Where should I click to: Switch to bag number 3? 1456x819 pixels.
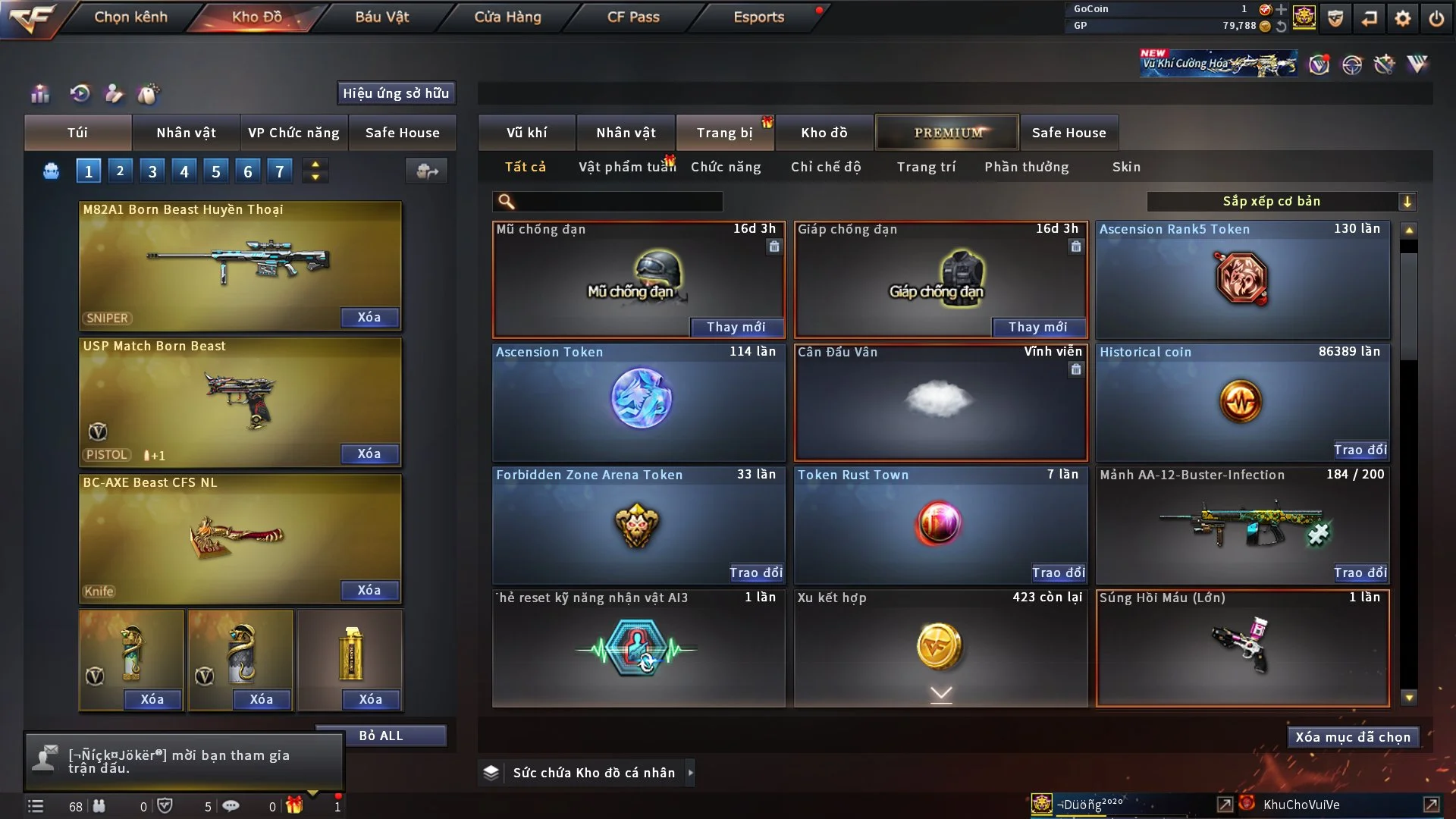click(152, 171)
